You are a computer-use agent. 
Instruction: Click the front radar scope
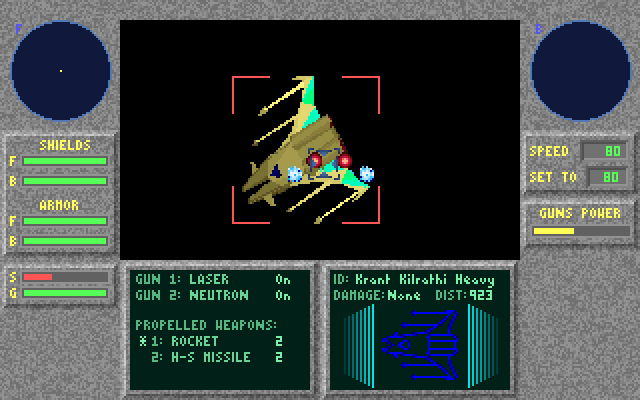(x=60, y=70)
